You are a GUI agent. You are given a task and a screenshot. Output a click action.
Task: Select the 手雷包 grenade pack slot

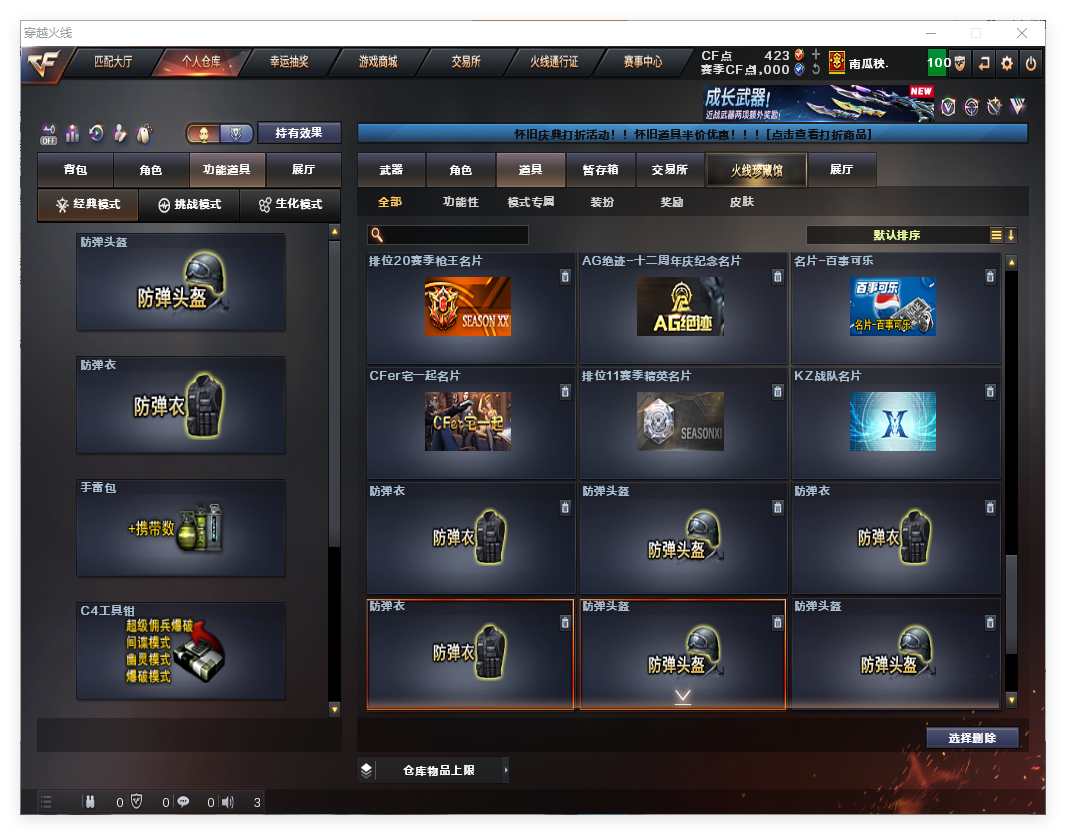(x=181, y=528)
